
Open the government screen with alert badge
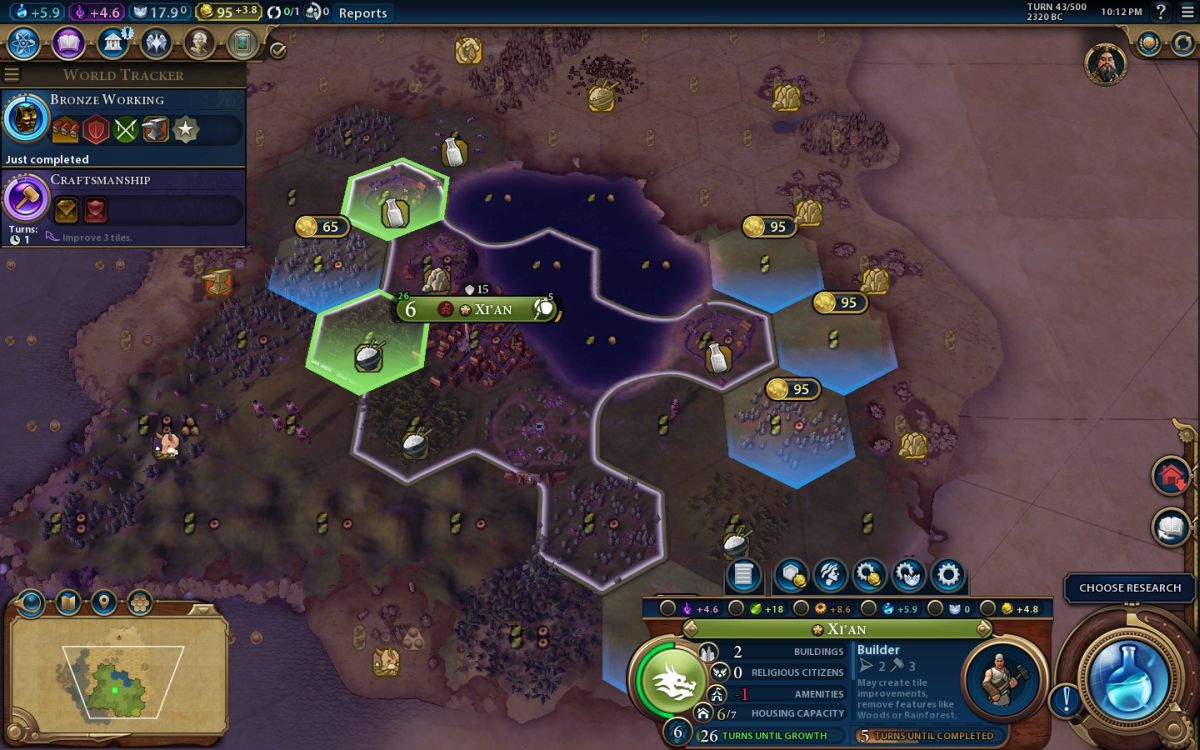click(x=113, y=44)
